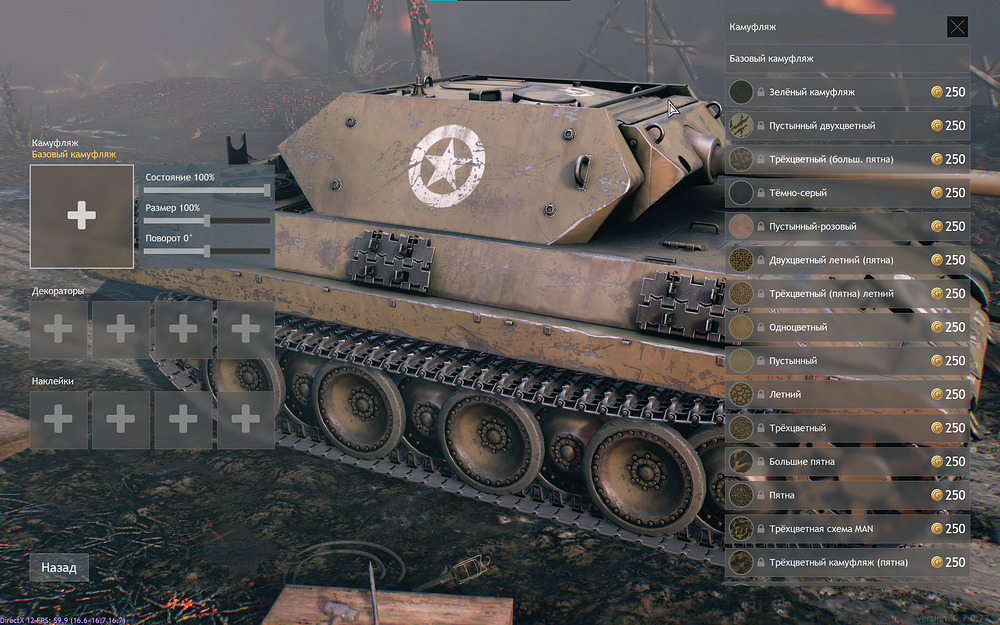Select the Летний camouflage

pos(847,394)
